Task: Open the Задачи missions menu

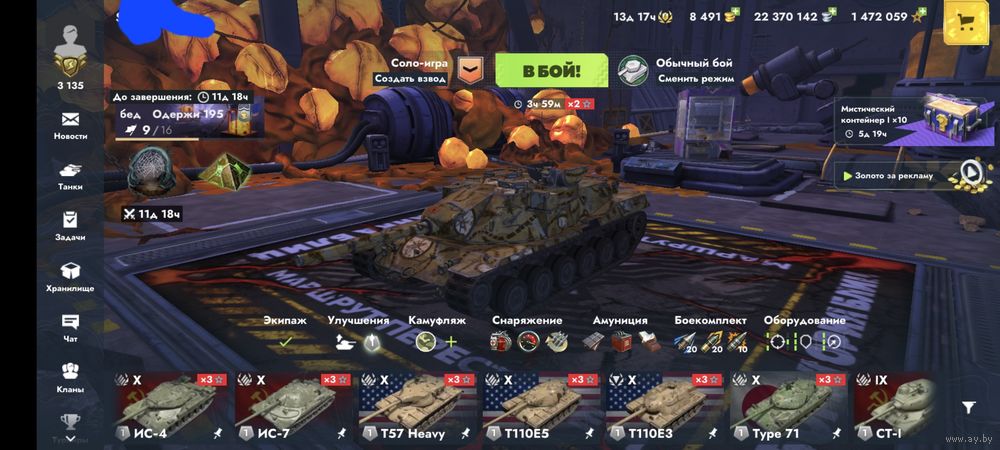Action: [70, 227]
